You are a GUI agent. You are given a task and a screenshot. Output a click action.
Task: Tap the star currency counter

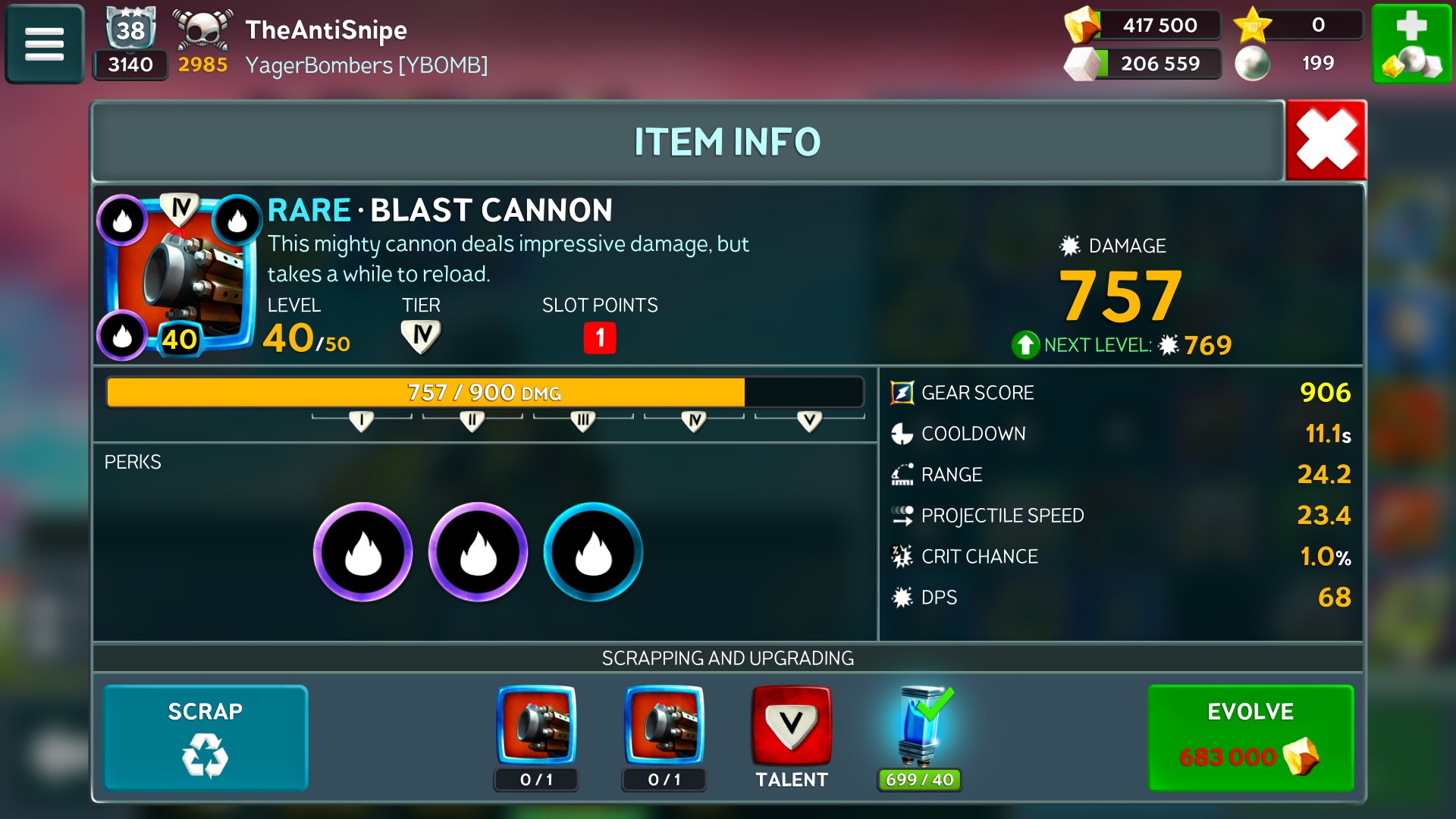point(1297,25)
